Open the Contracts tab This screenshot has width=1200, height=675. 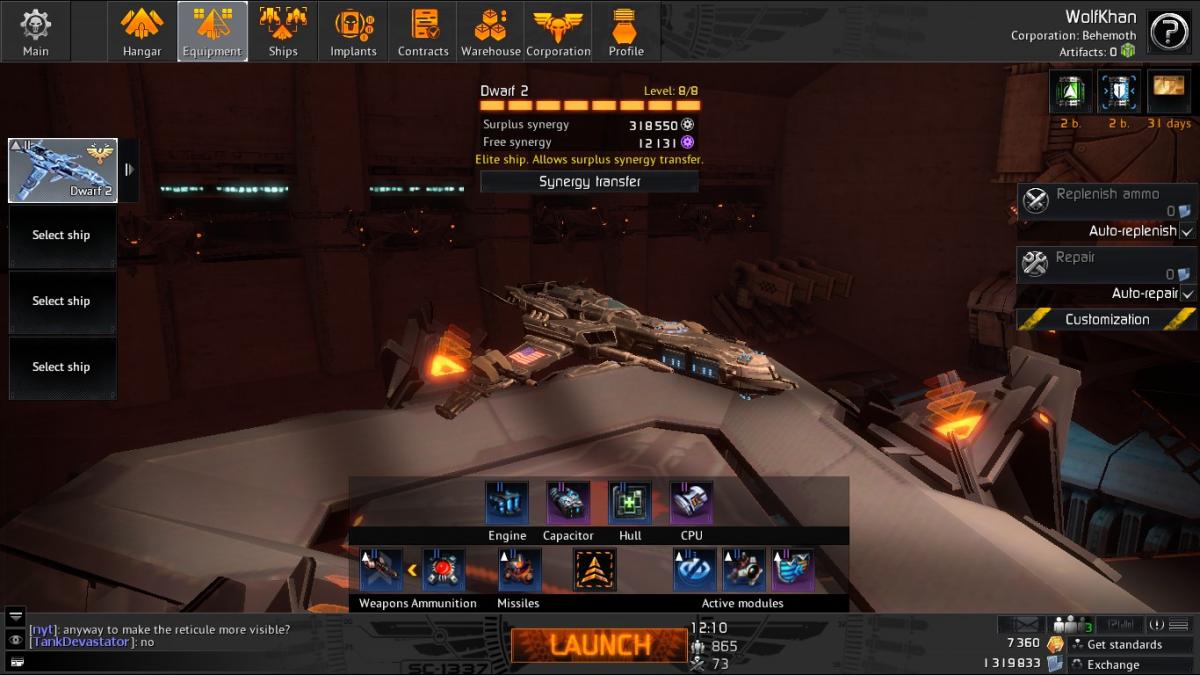[423, 31]
